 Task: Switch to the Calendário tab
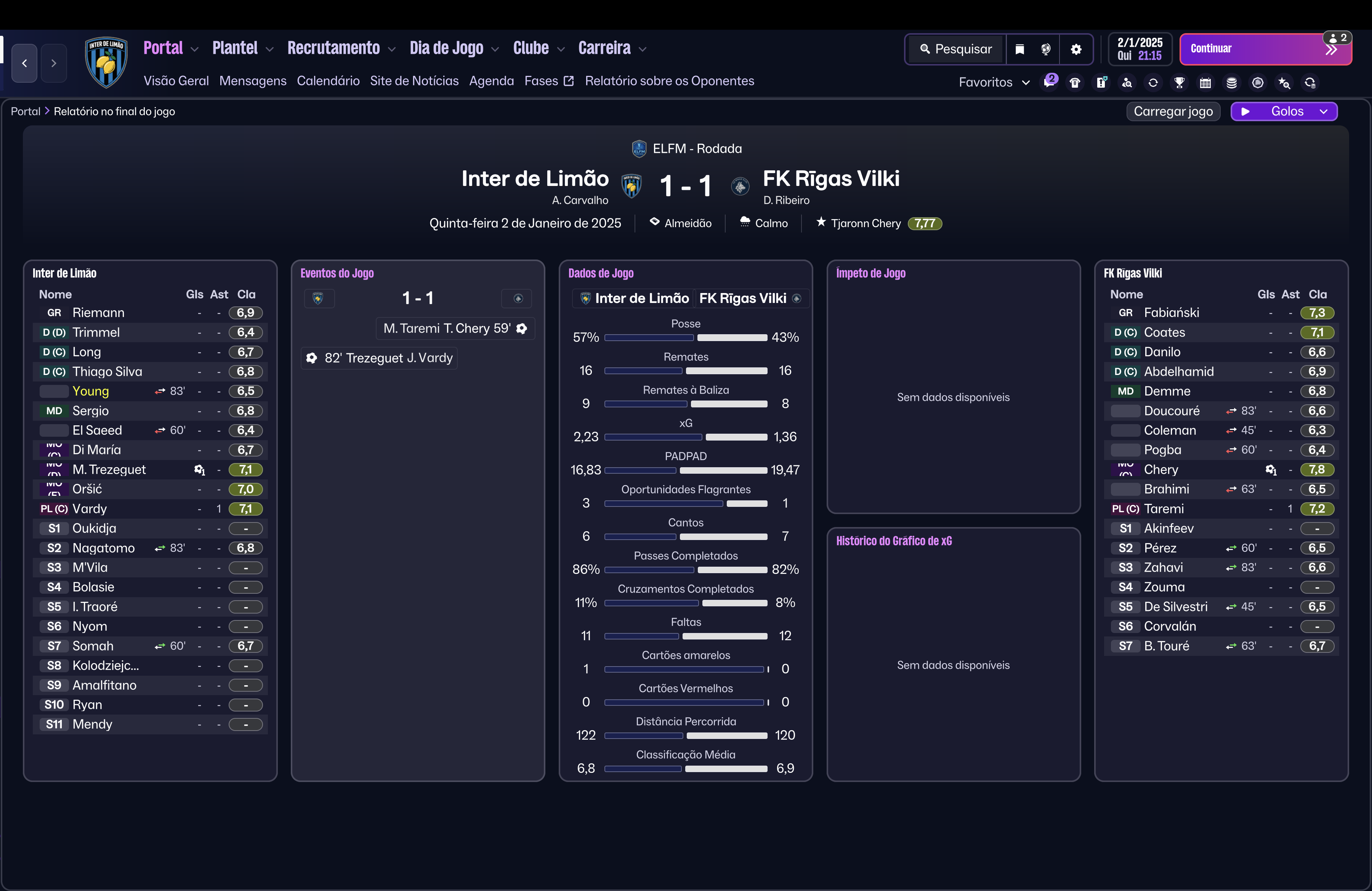tap(328, 81)
